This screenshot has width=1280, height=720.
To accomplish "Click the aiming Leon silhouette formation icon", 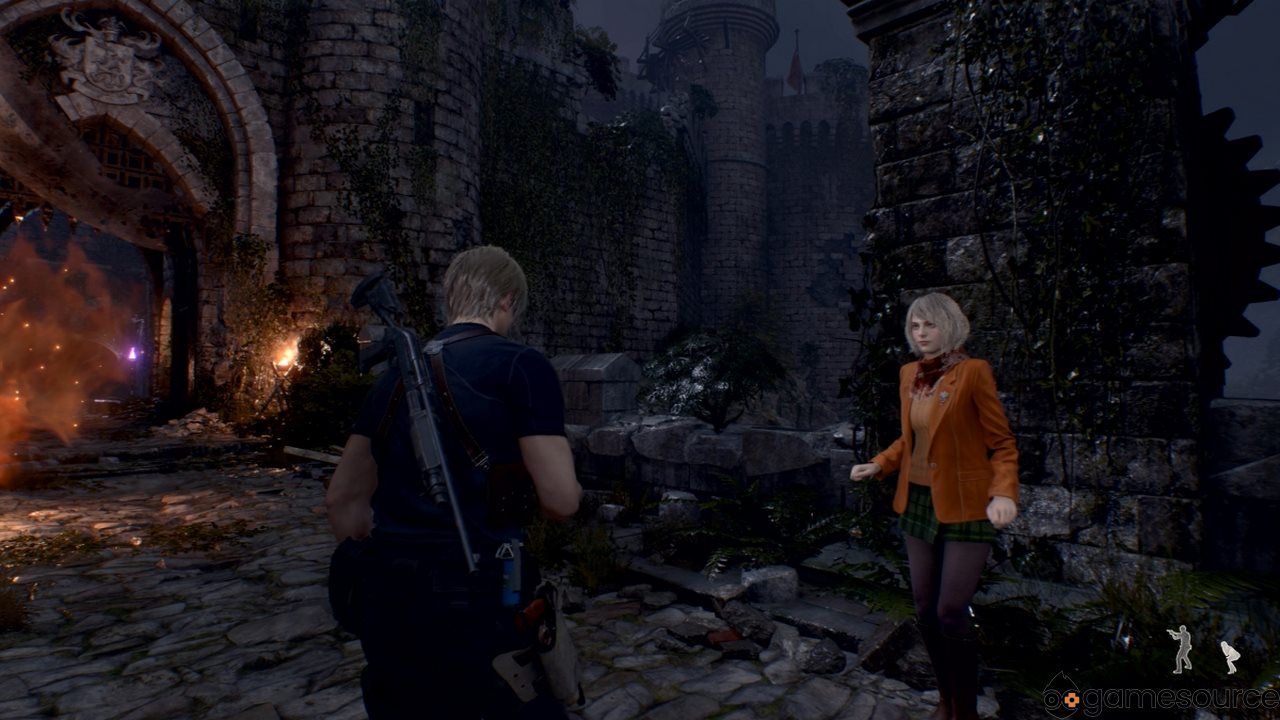I will point(1182,649).
